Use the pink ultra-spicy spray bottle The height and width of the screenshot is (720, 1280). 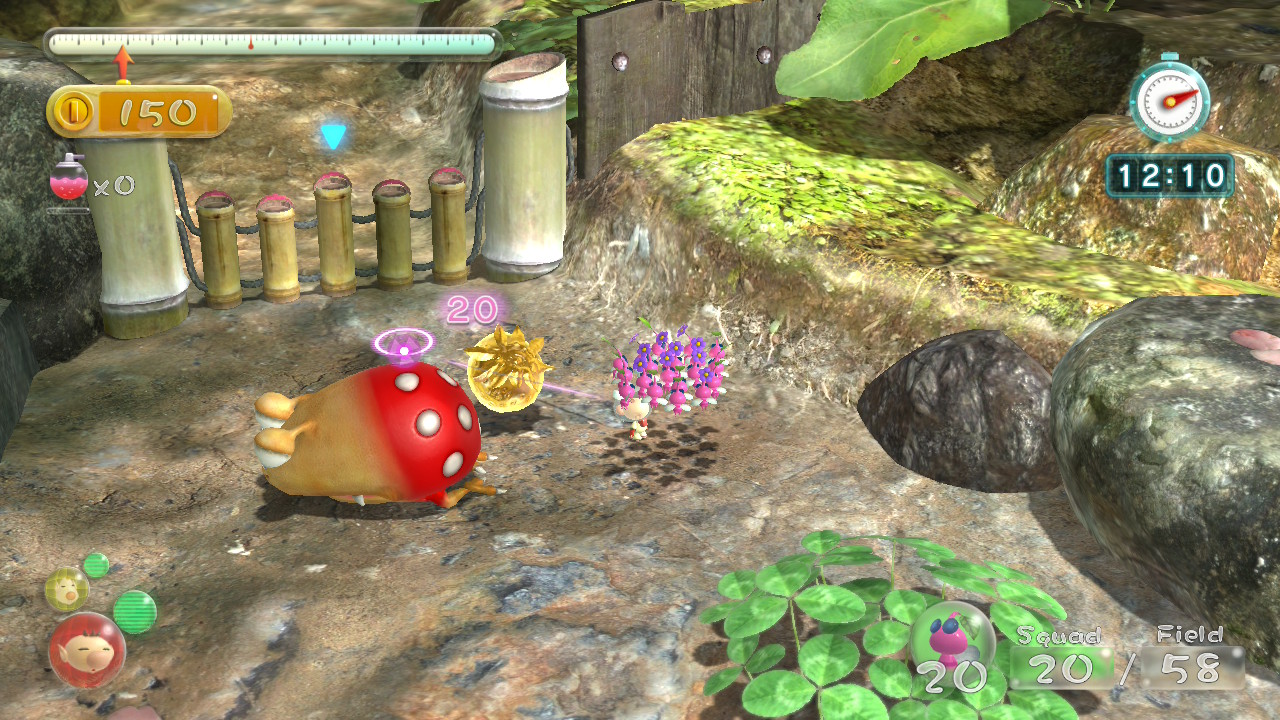point(68,180)
